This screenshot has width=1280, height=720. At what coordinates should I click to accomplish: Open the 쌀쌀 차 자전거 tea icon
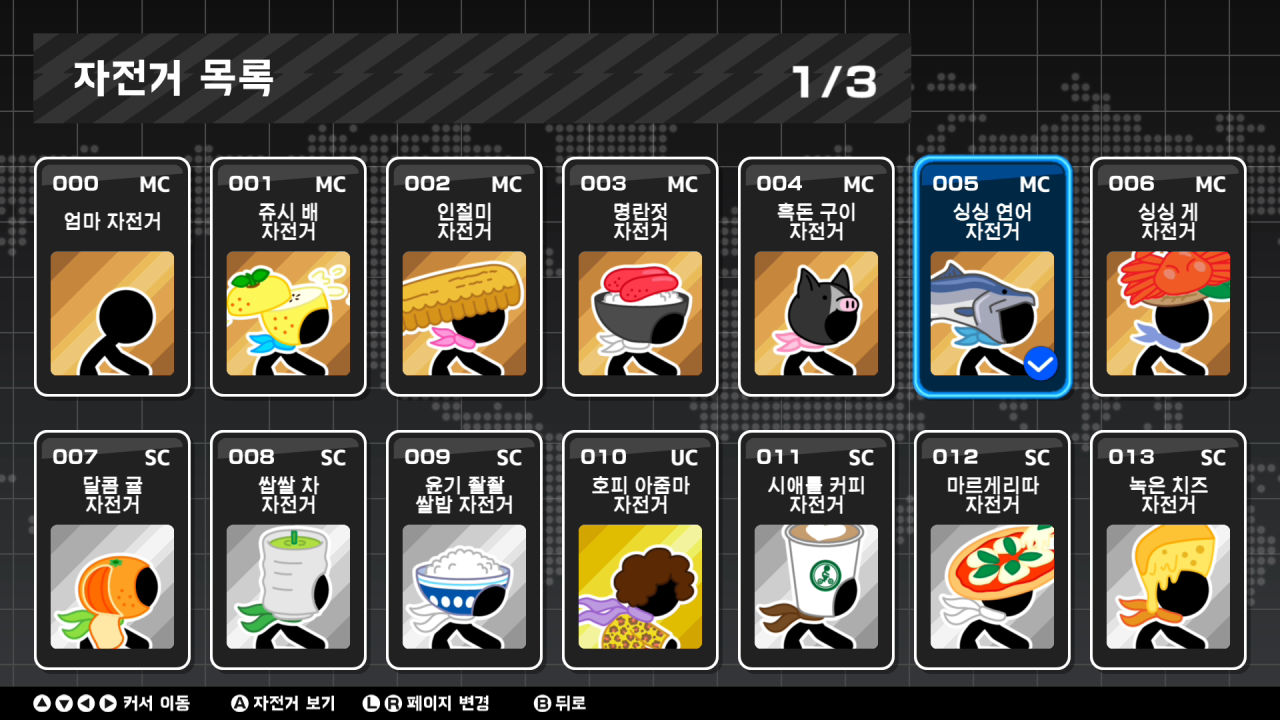click(289, 588)
